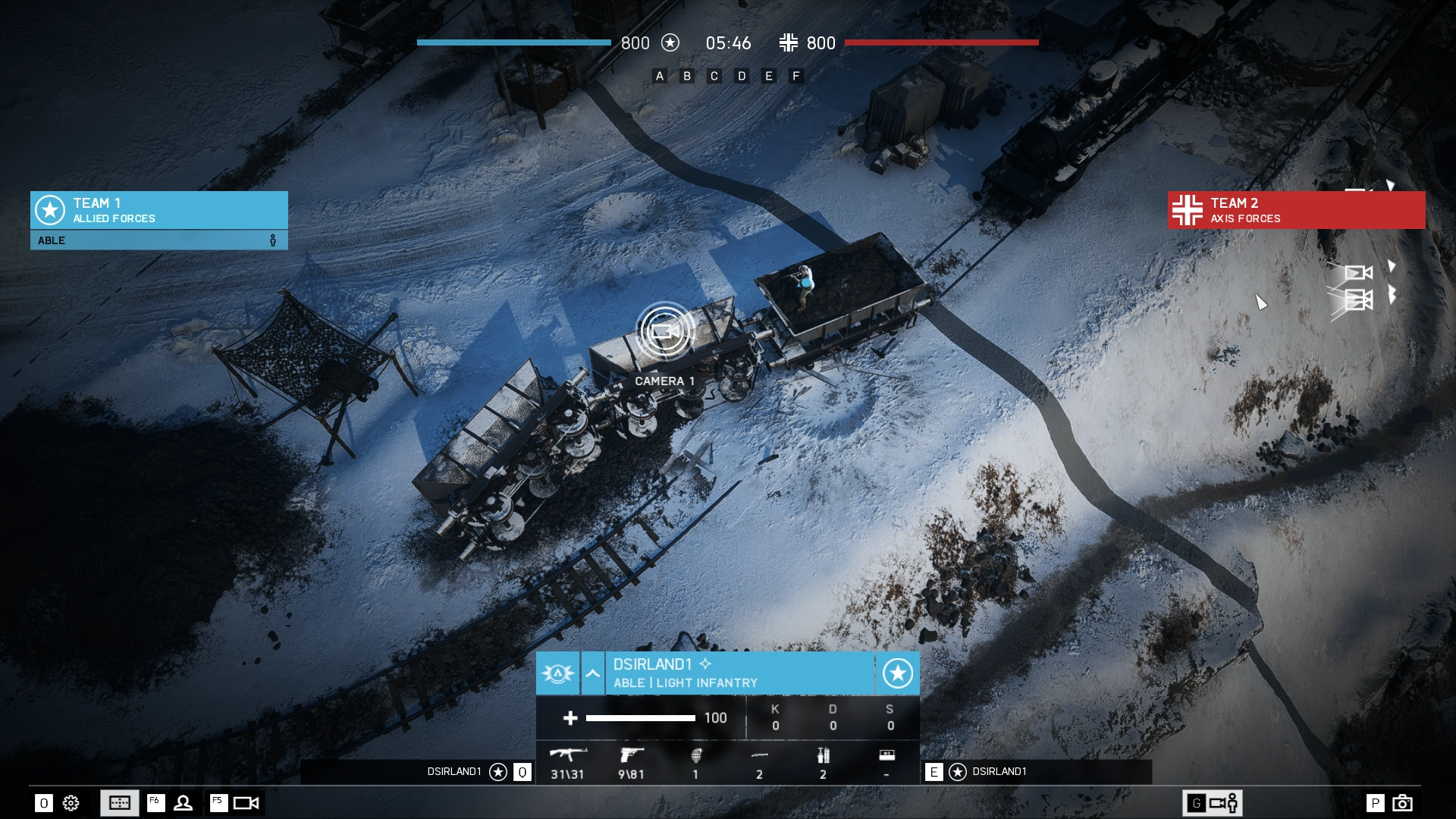Click the DSIRLAND1 player name banner
Viewport: 1456px width, 819px height.
click(x=739, y=673)
